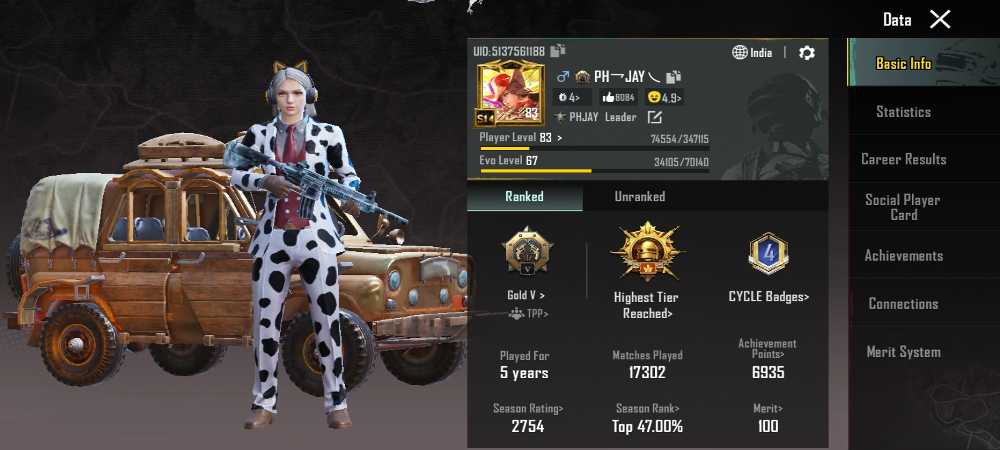The image size is (1000, 450).
Task: Open profile settings gear icon
Action: (807, 53)
